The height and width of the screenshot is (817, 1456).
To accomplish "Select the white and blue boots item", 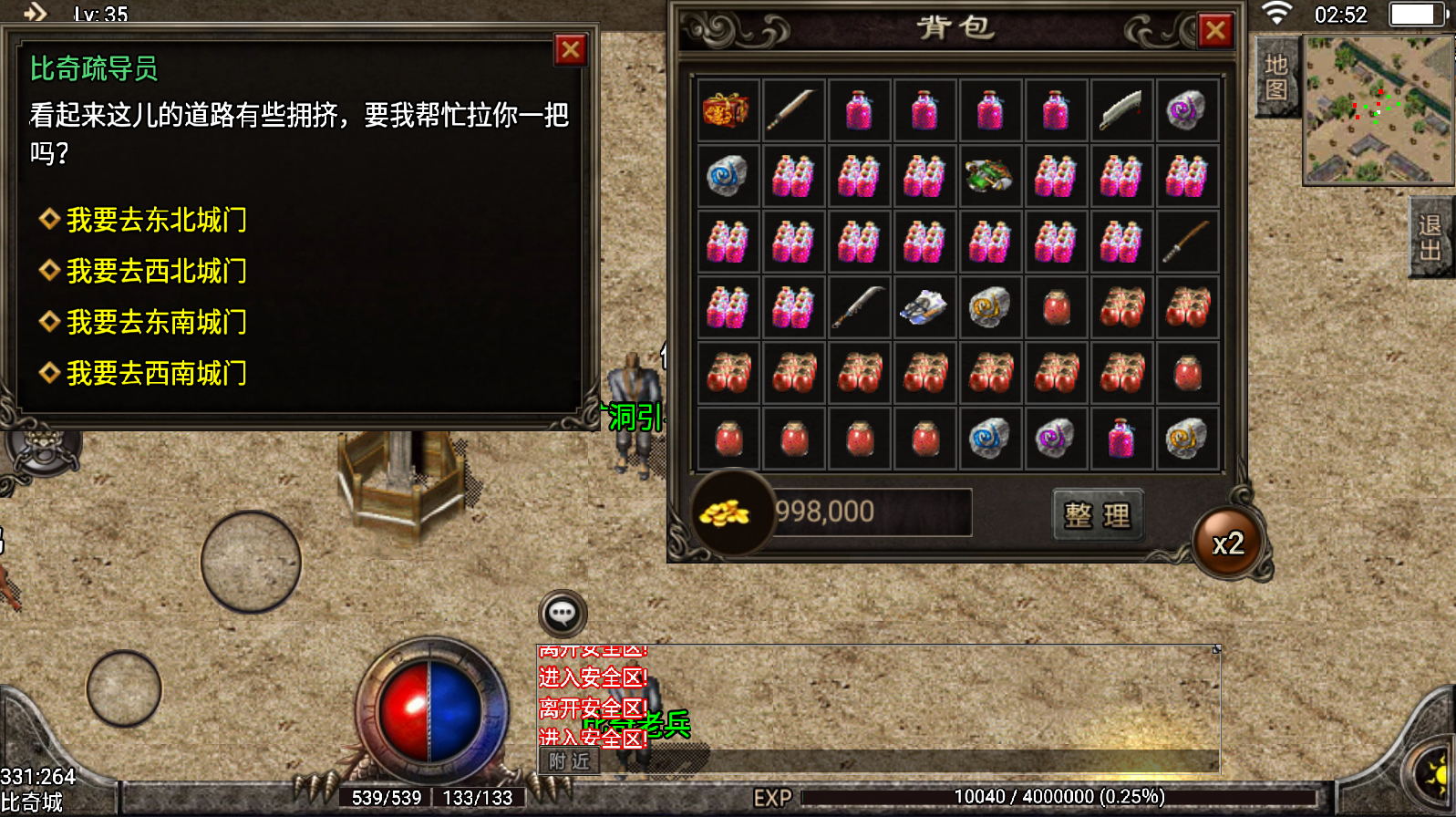I will point(924,307).
